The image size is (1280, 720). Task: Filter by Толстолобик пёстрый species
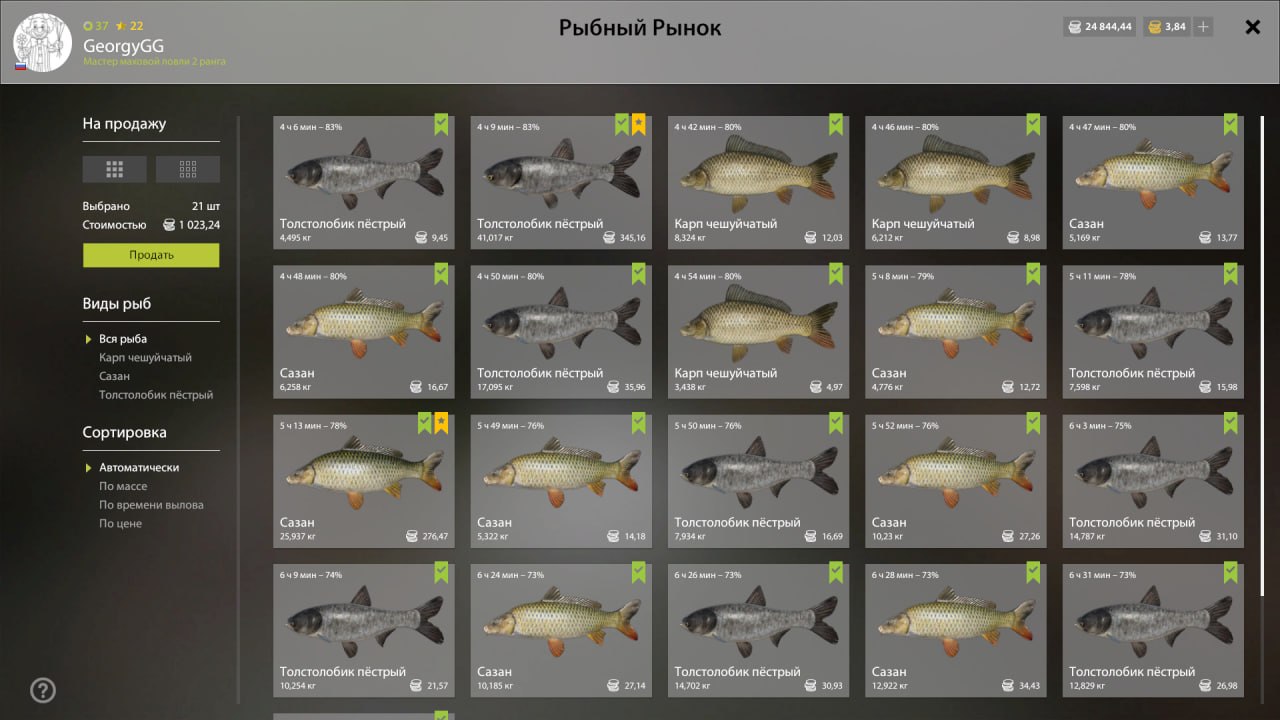[x=155, y=395]
